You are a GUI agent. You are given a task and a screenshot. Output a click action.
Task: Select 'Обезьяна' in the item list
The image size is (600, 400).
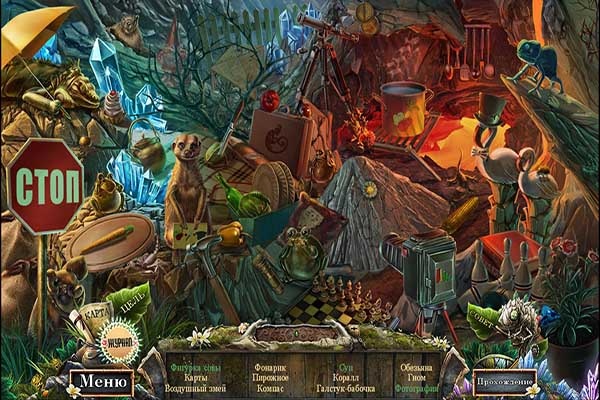(x=416, y=366)
